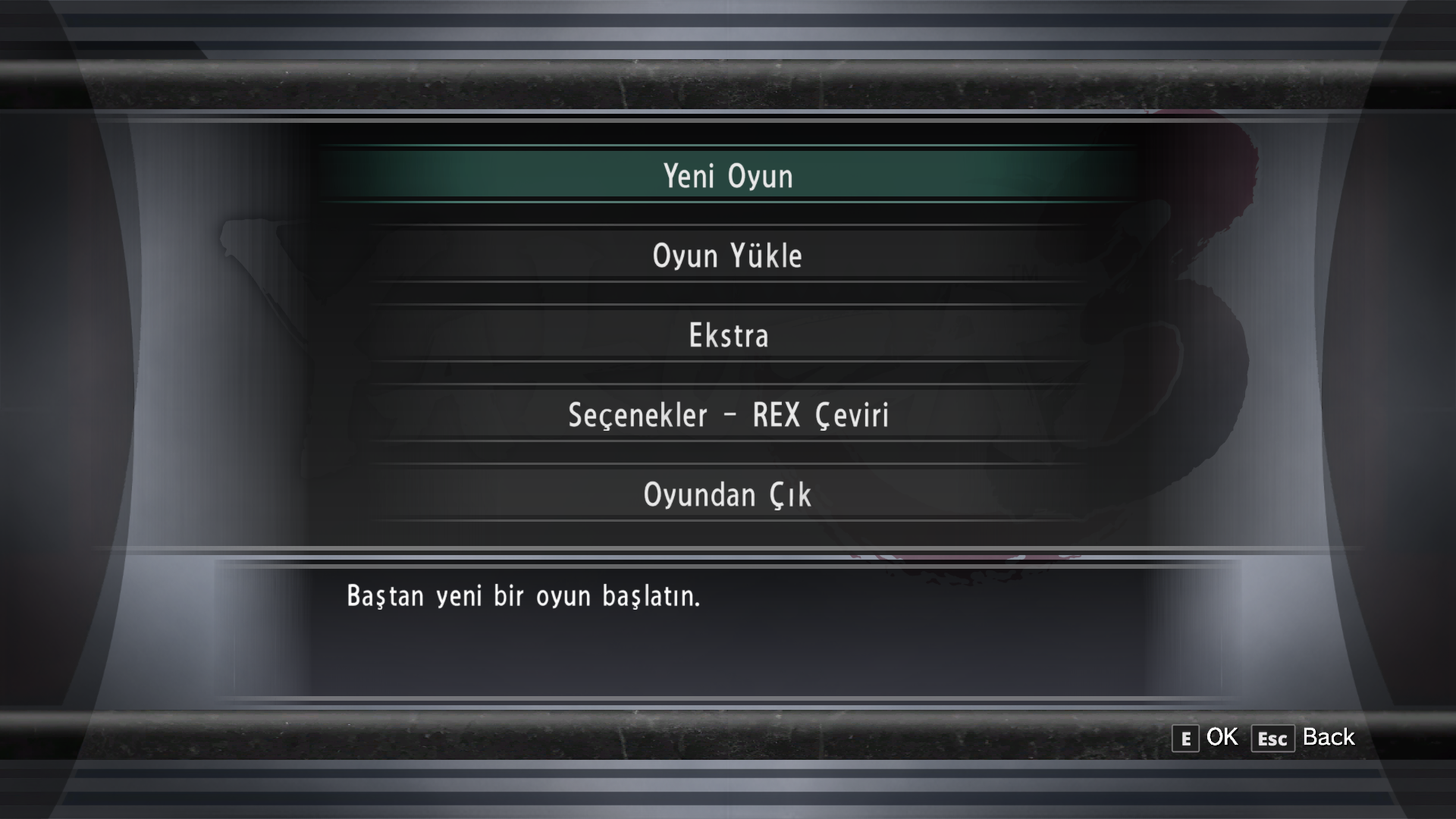This screenshot has width=1456, height=819.
Task: Click the description text Baştan yeni bir oyun başlatın
Action: 525,597
